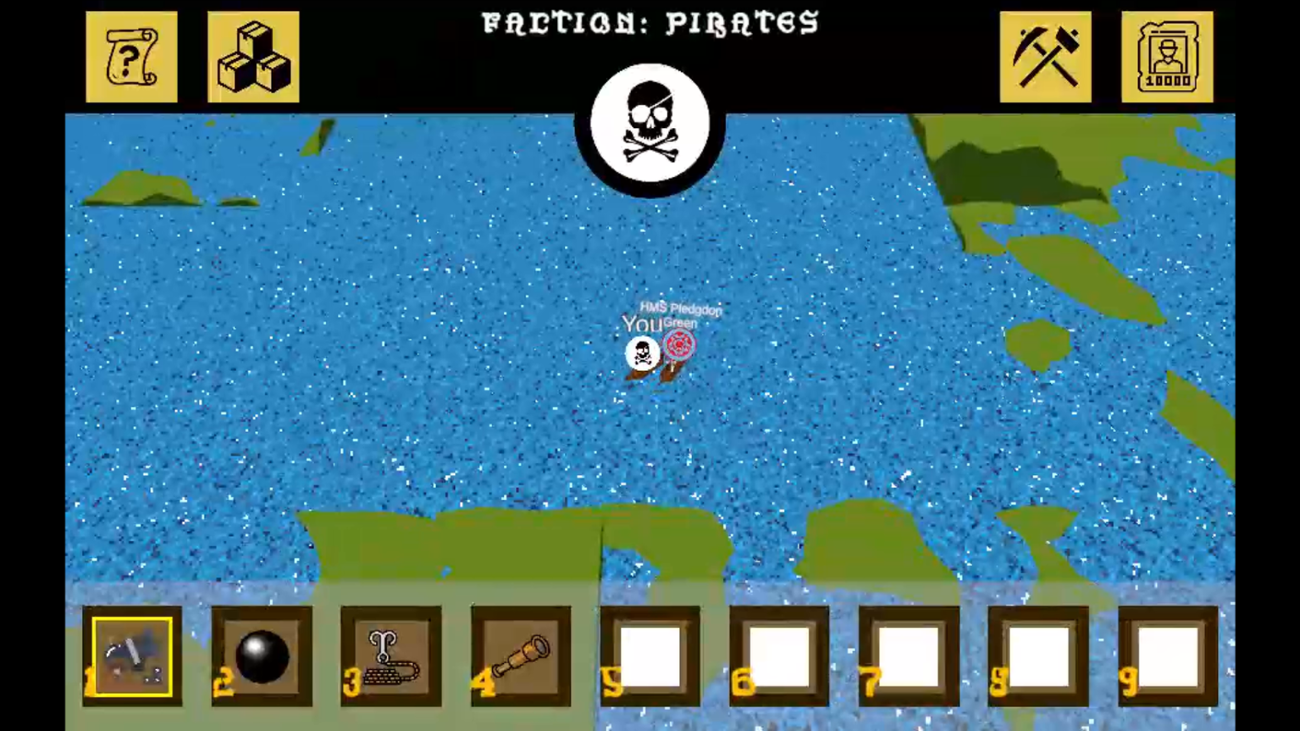The image size is (1300, 731).
Task: Click the Pirates skull-and-crossbones faction emblem
Action: (651, 122)
